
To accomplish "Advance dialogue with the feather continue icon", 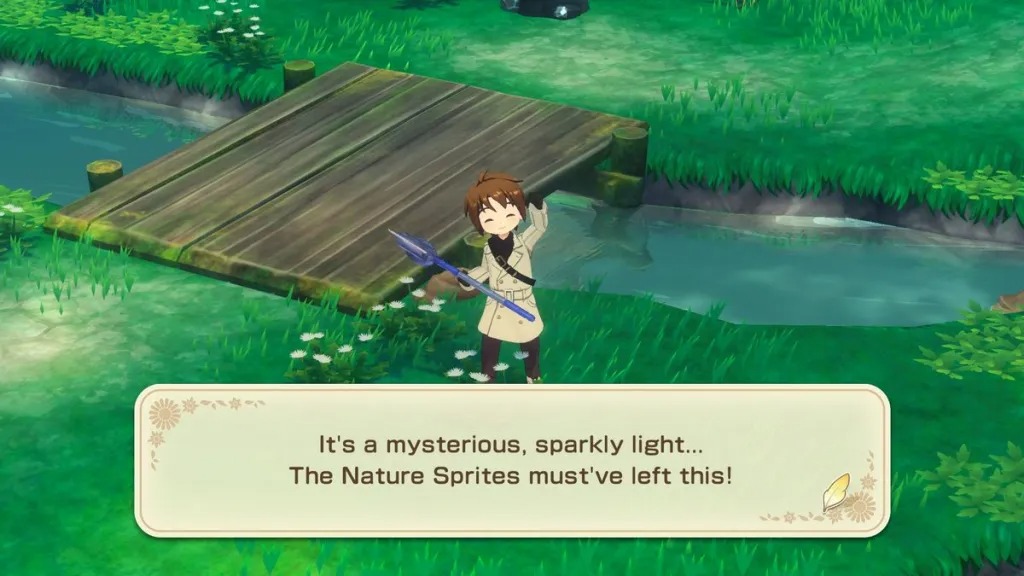I will [836, 492].
